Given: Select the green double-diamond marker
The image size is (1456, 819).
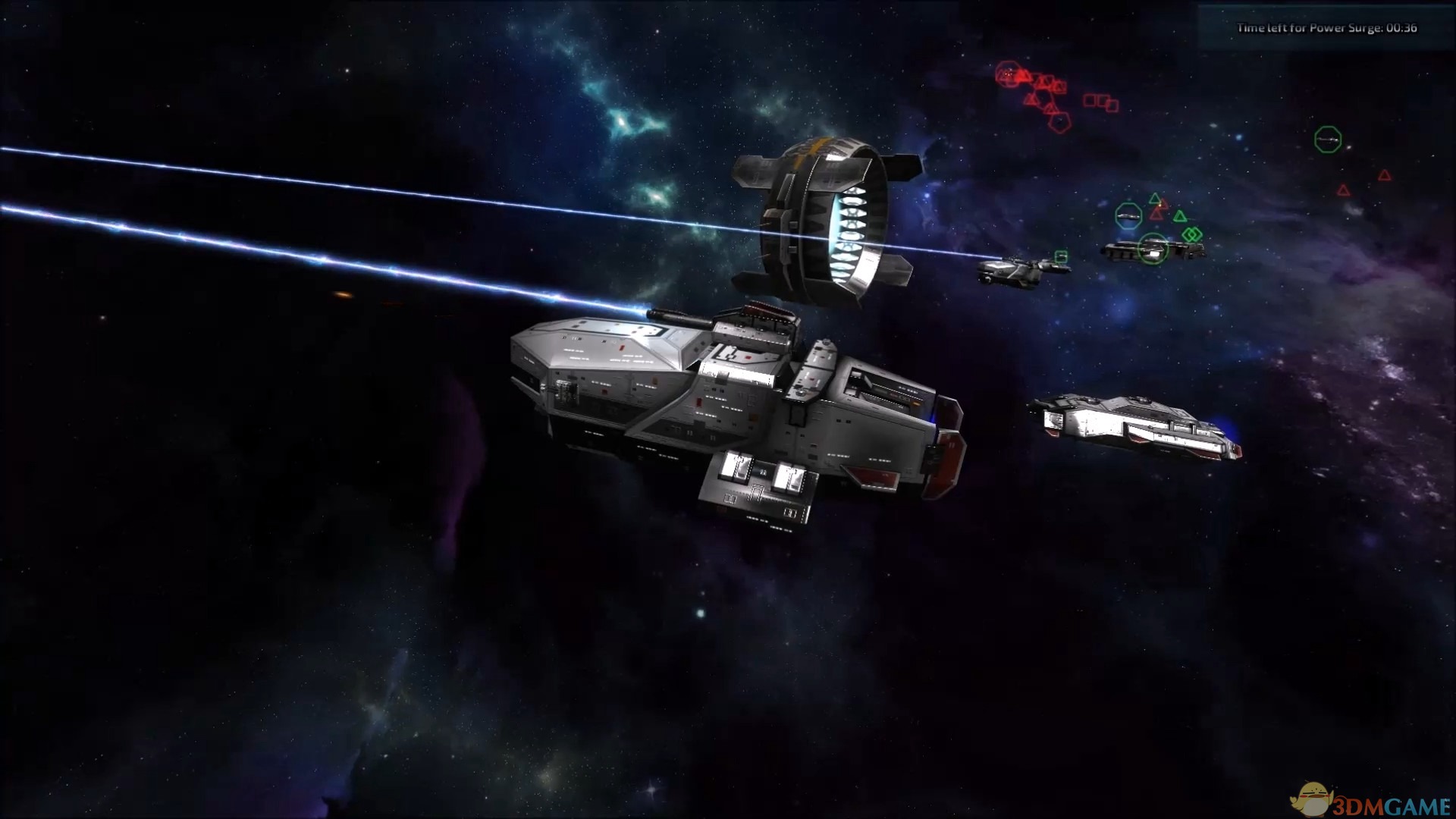Looking at the screenshot, I should (1193, 234).
